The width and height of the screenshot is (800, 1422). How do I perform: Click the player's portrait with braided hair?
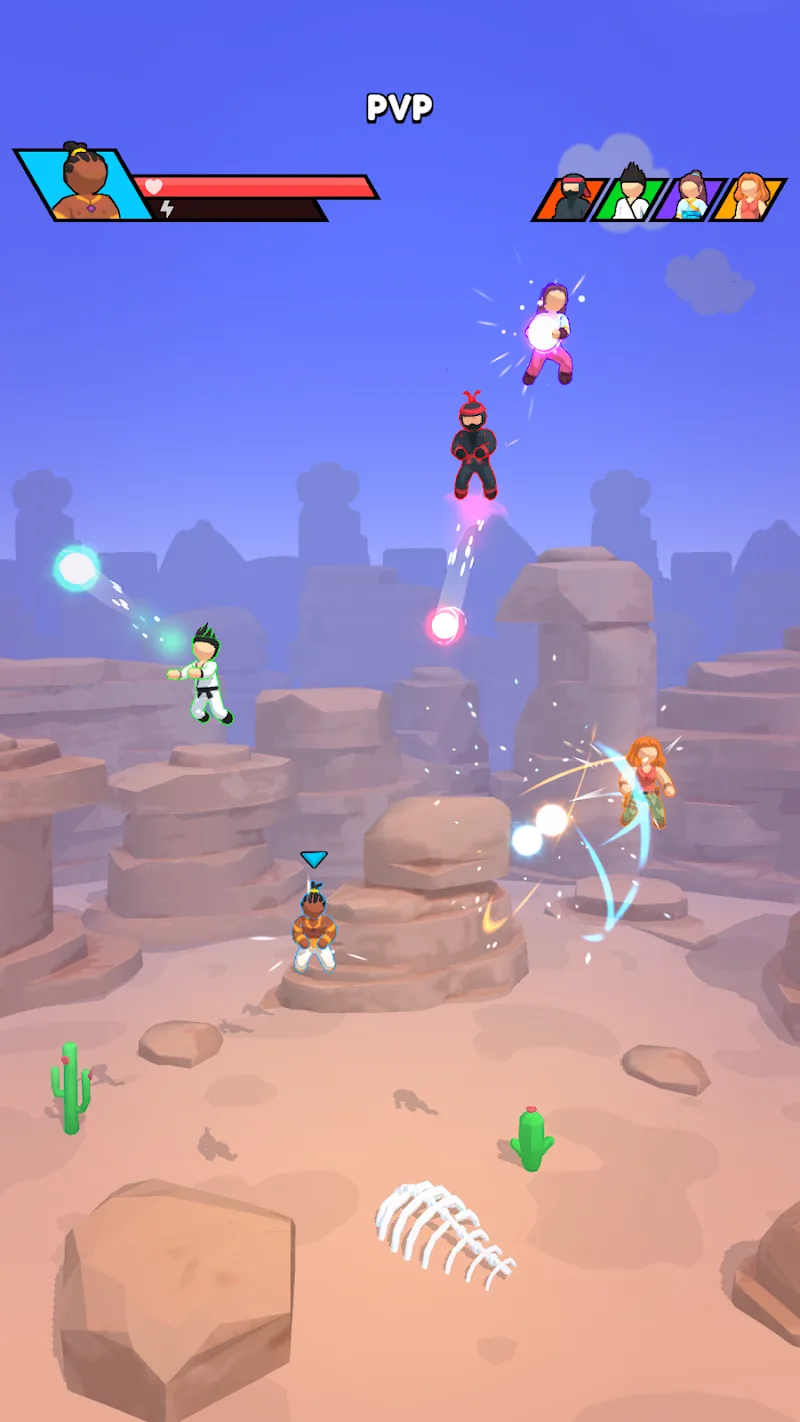click(x=84, y=184)
